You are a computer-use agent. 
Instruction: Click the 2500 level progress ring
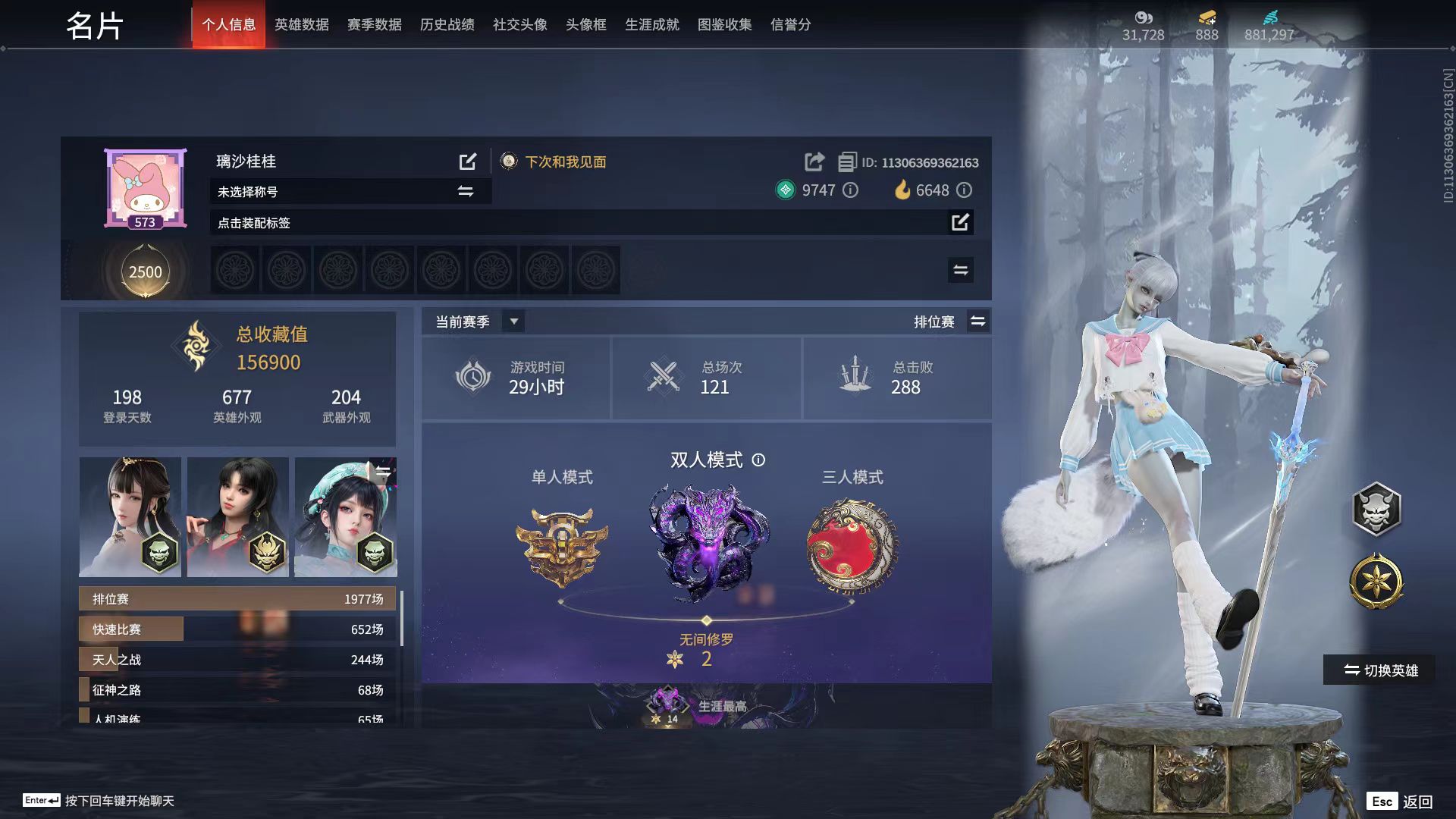click(x=145, y=271)
